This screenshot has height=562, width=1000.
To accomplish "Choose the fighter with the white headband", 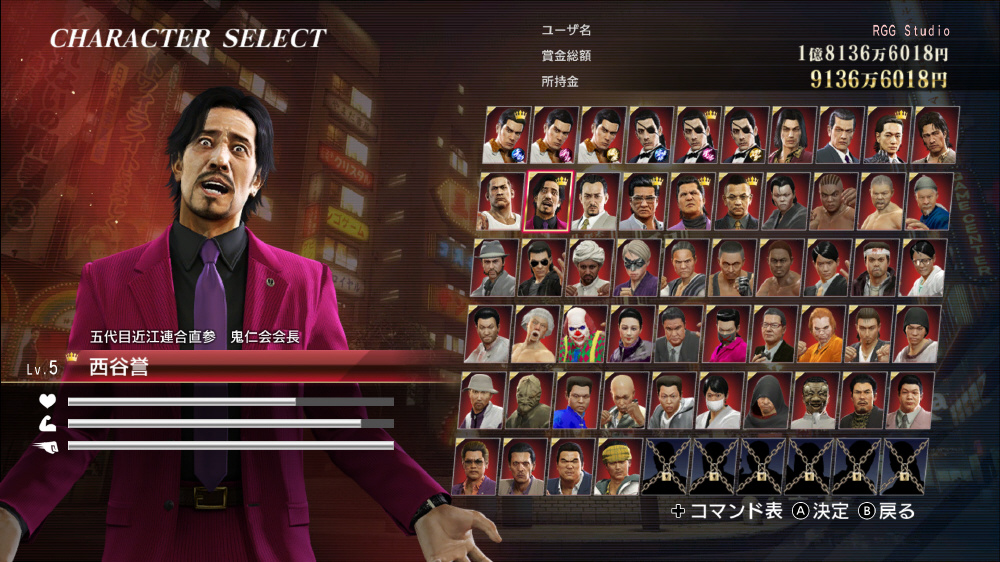I will click(x=878, y=267).
